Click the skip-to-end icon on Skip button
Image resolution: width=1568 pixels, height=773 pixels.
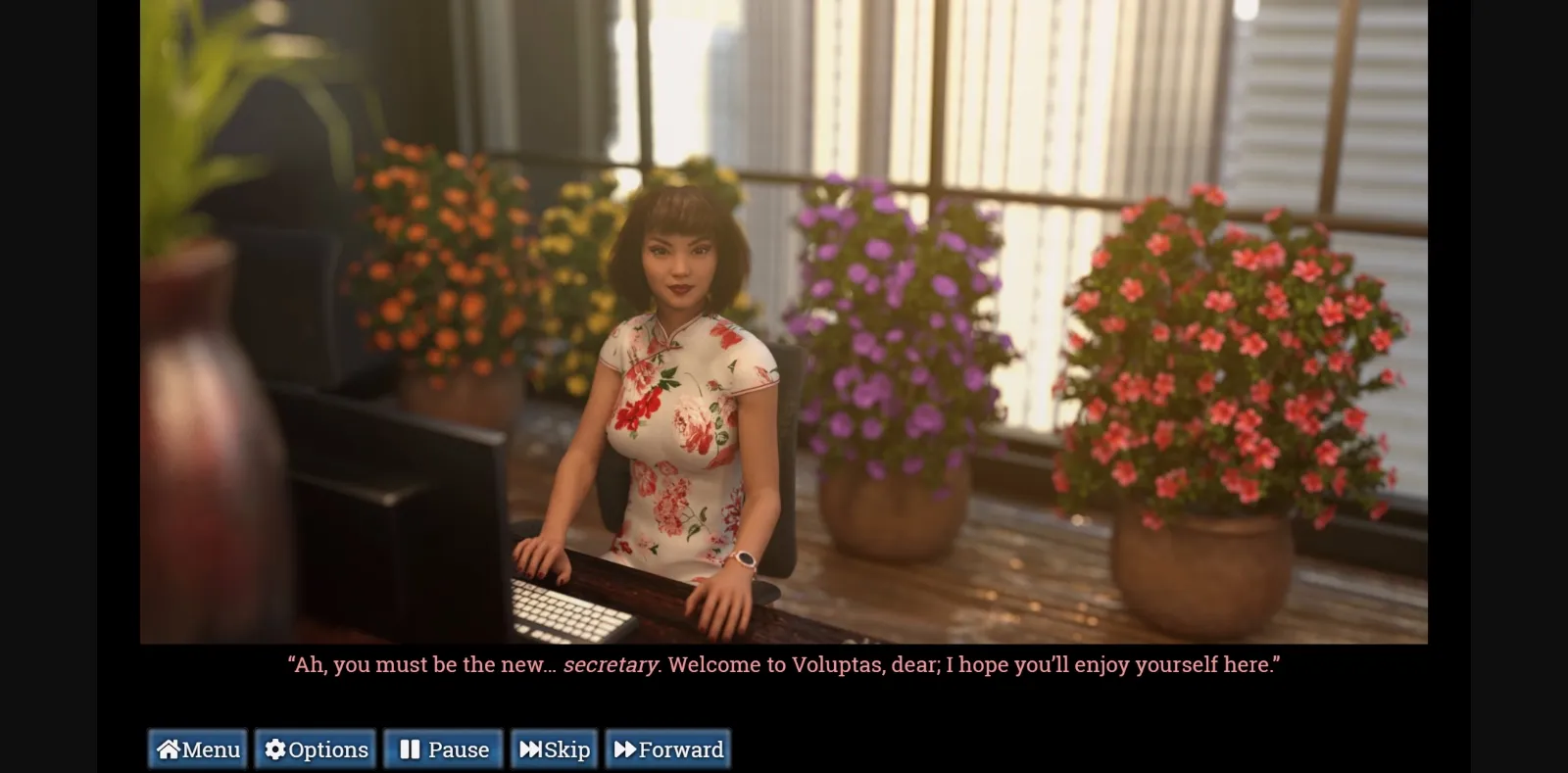[x=532, y=749]
